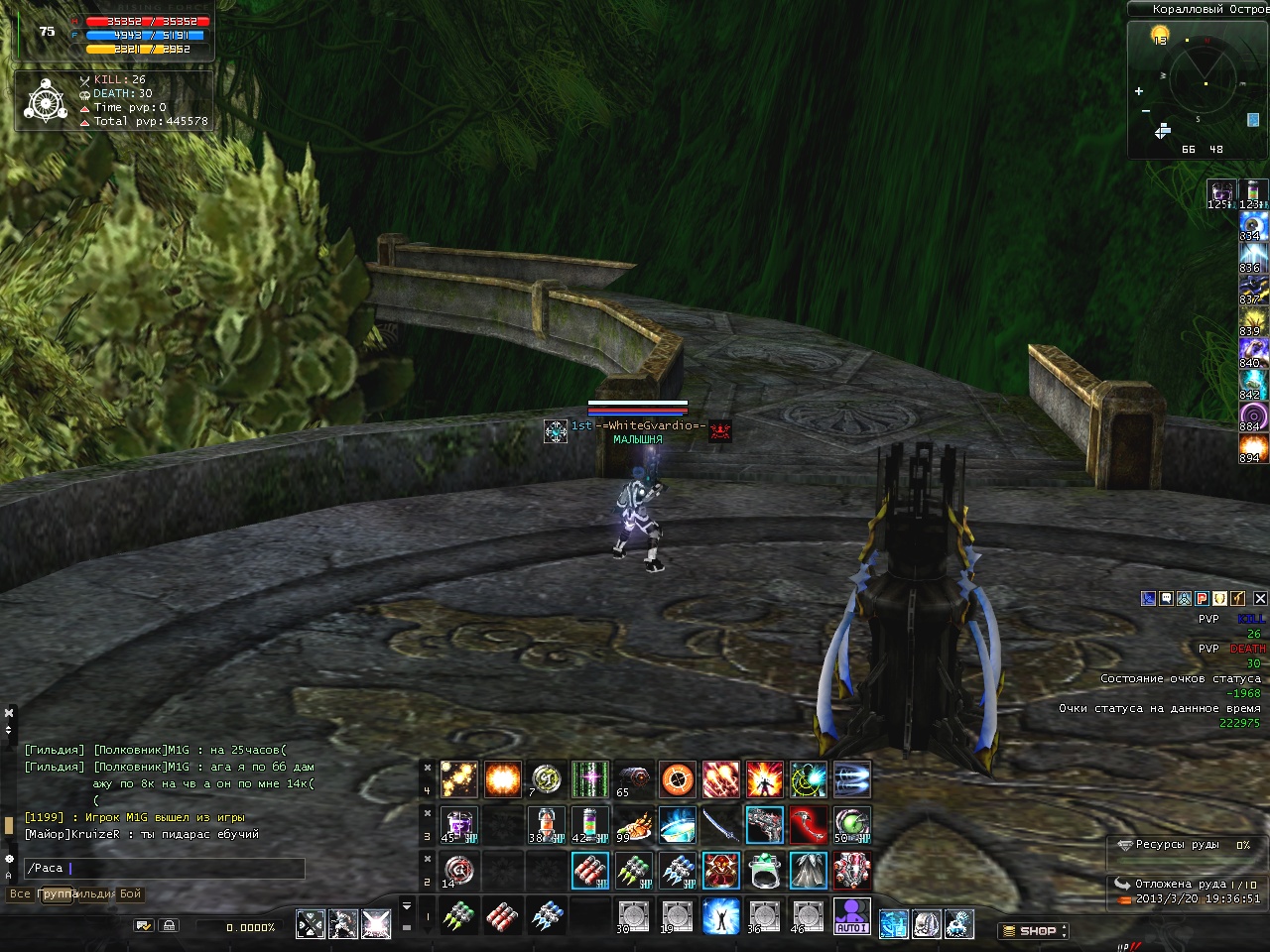
Task: Activate the orange target crosshair skill
Action: [678, 780]
